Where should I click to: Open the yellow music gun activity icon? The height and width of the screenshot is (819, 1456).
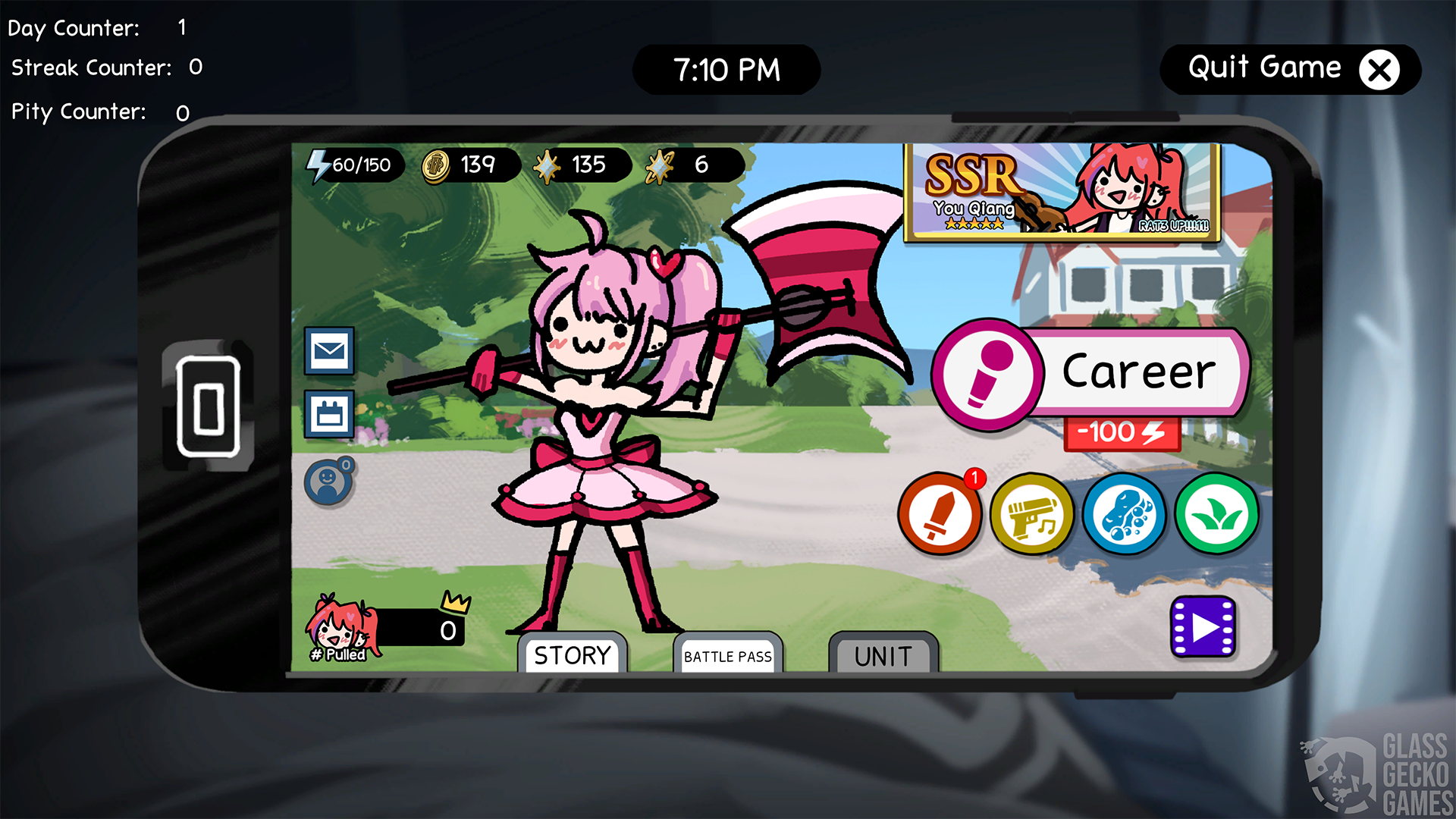[x=1032, y=514]
